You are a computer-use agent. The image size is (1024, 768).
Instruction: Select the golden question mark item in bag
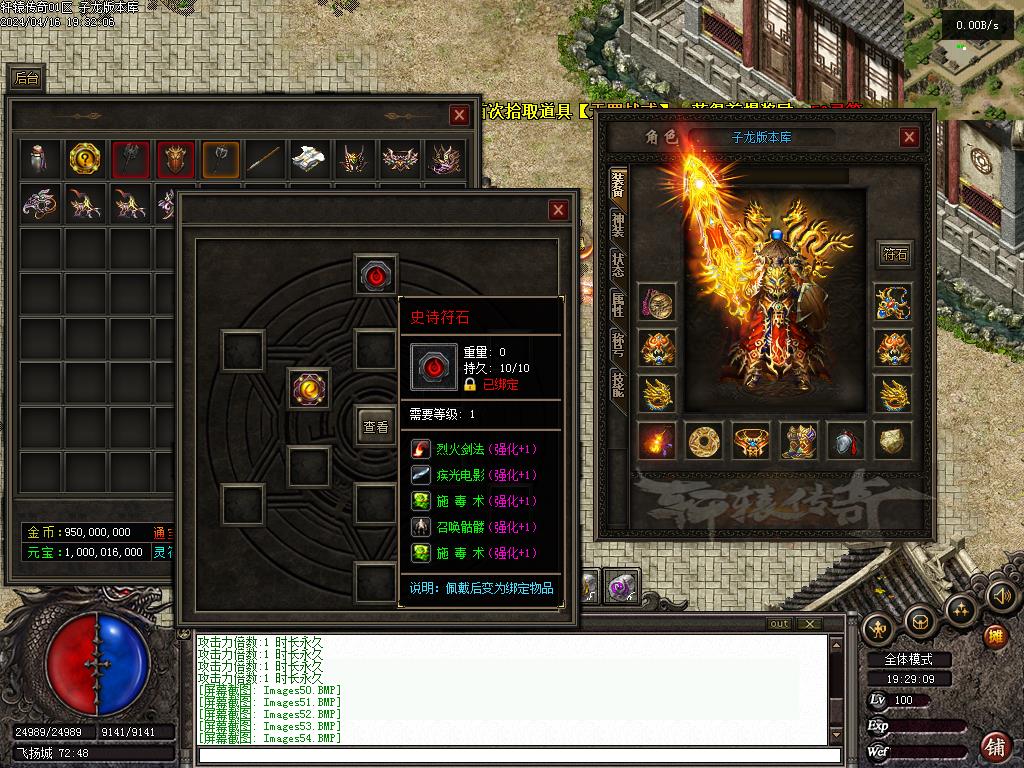point(85,158)
